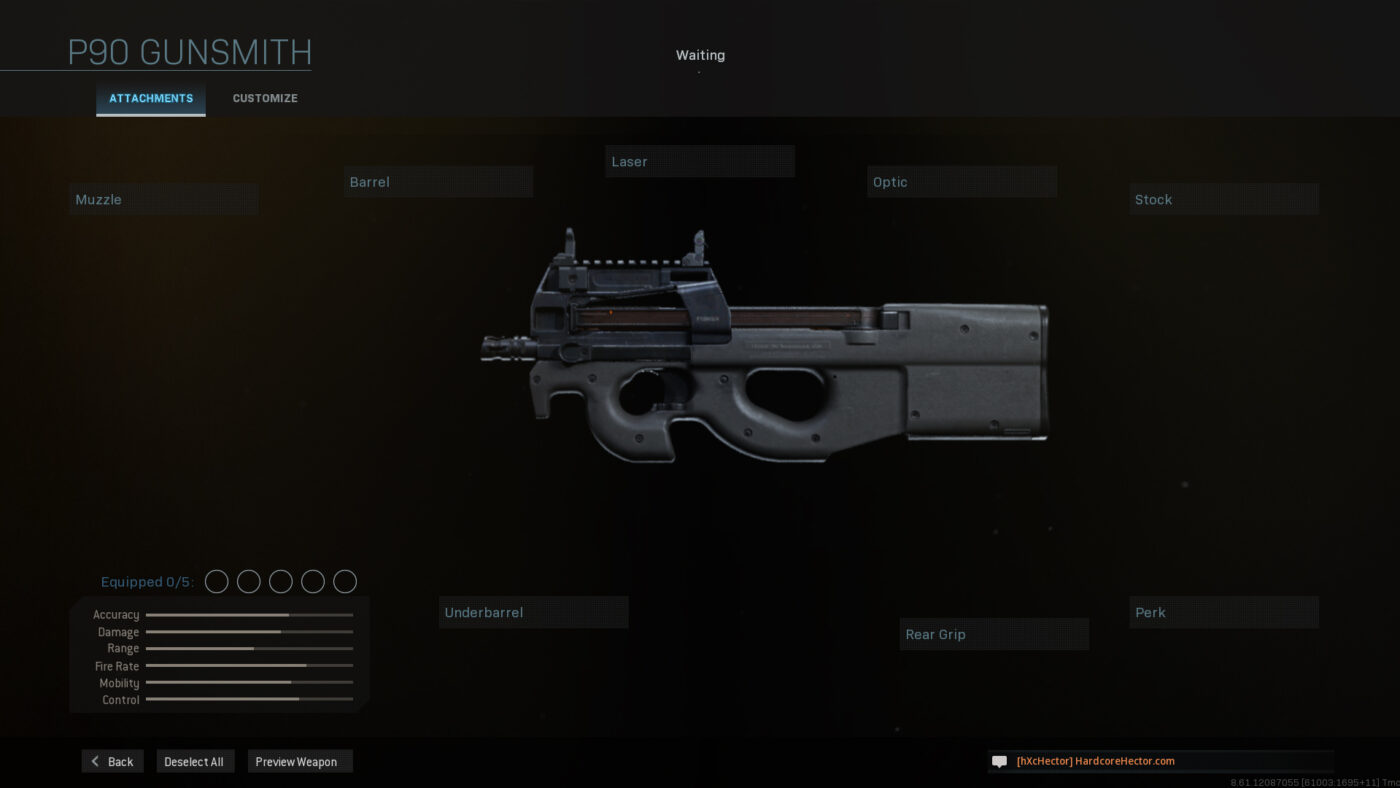
Task: Open the Perk attachment slot
Action: pyautogui.click(x=1224, y=612)
